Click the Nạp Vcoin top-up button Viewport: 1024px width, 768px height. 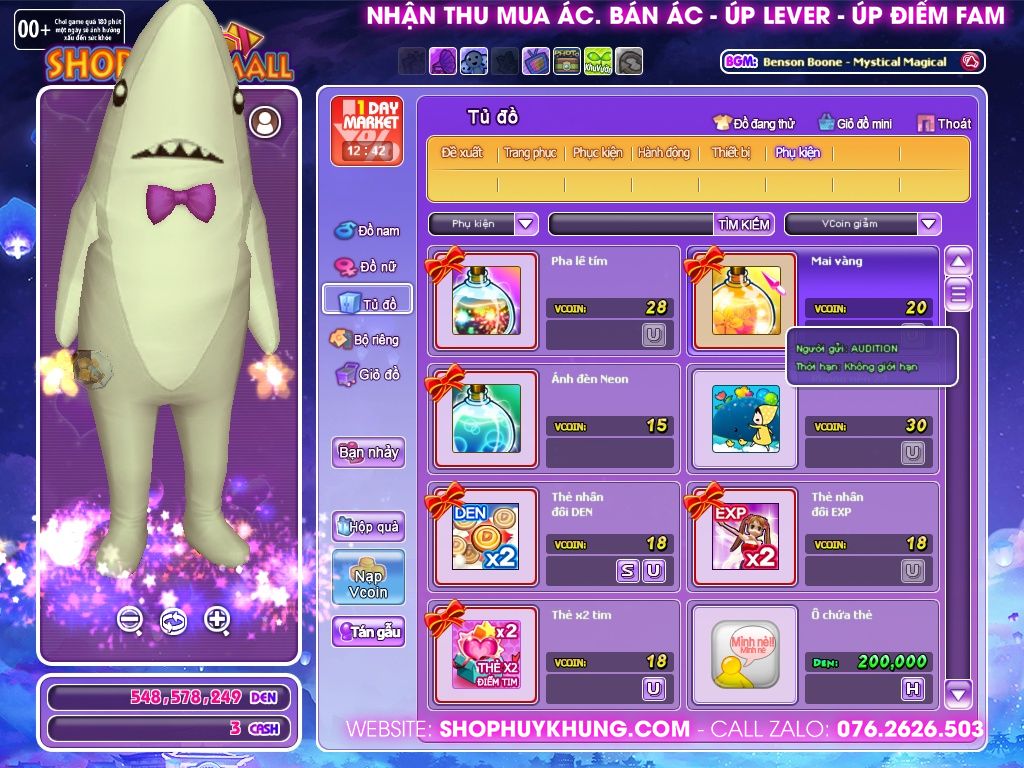368,577
